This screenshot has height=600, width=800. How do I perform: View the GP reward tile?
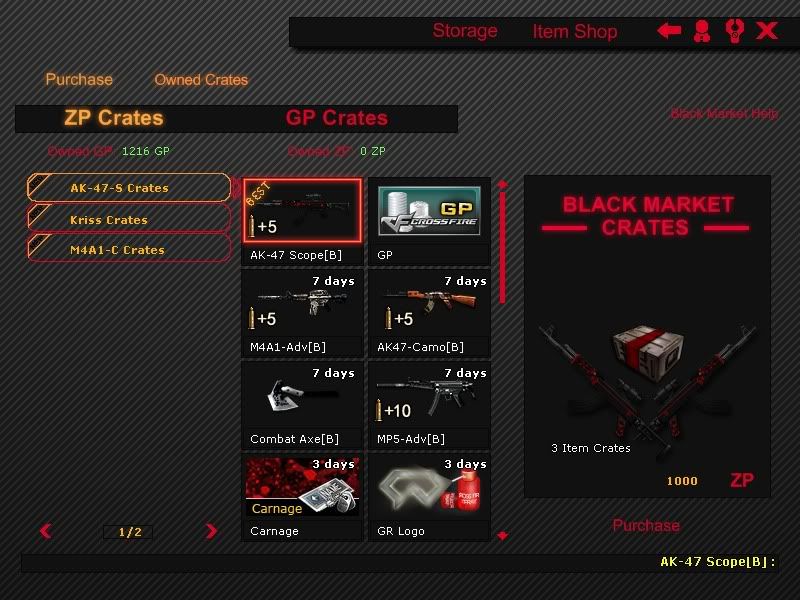point(429,220)
